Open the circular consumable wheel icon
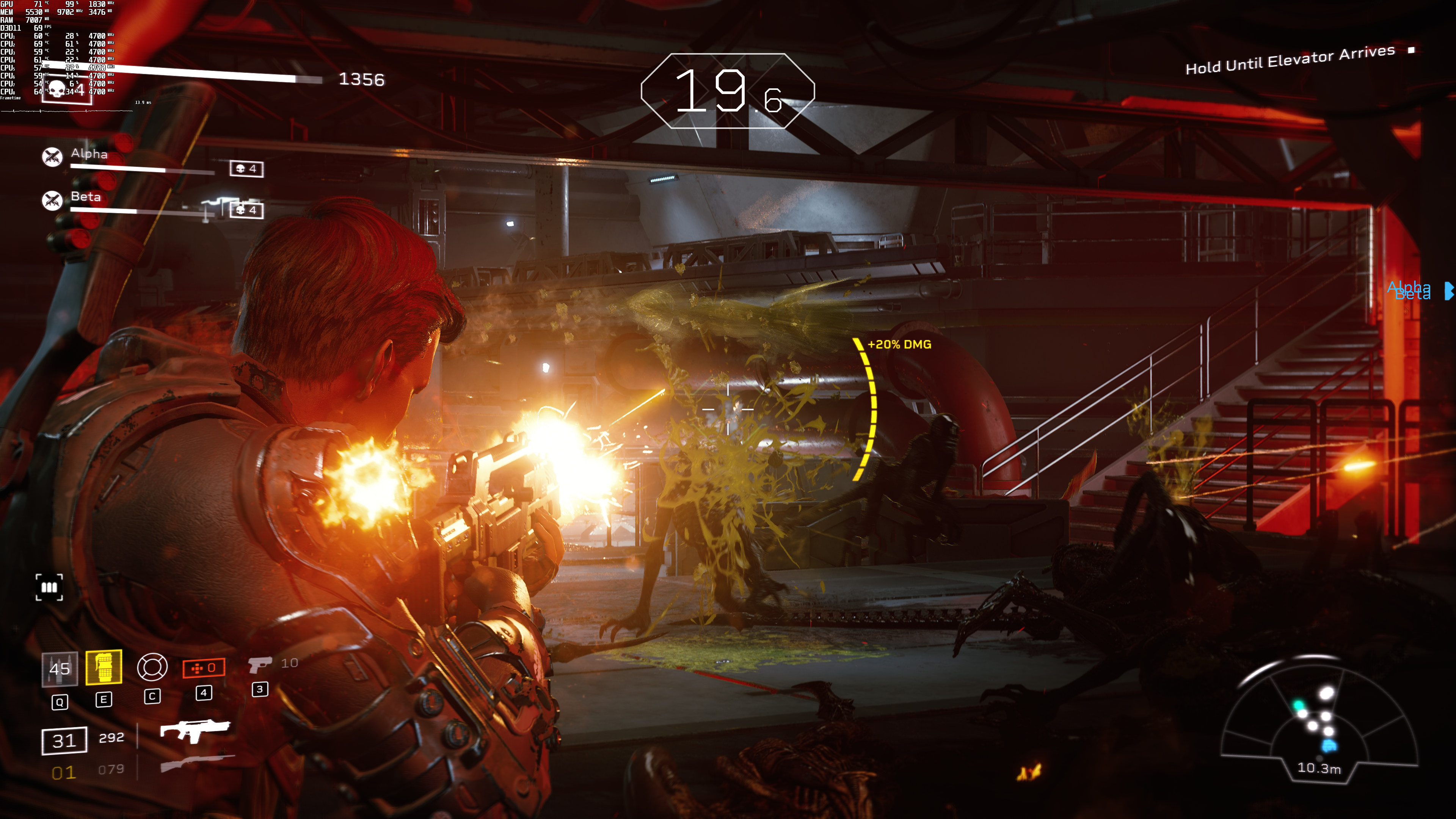1456x819 pixels. (152, 667)
